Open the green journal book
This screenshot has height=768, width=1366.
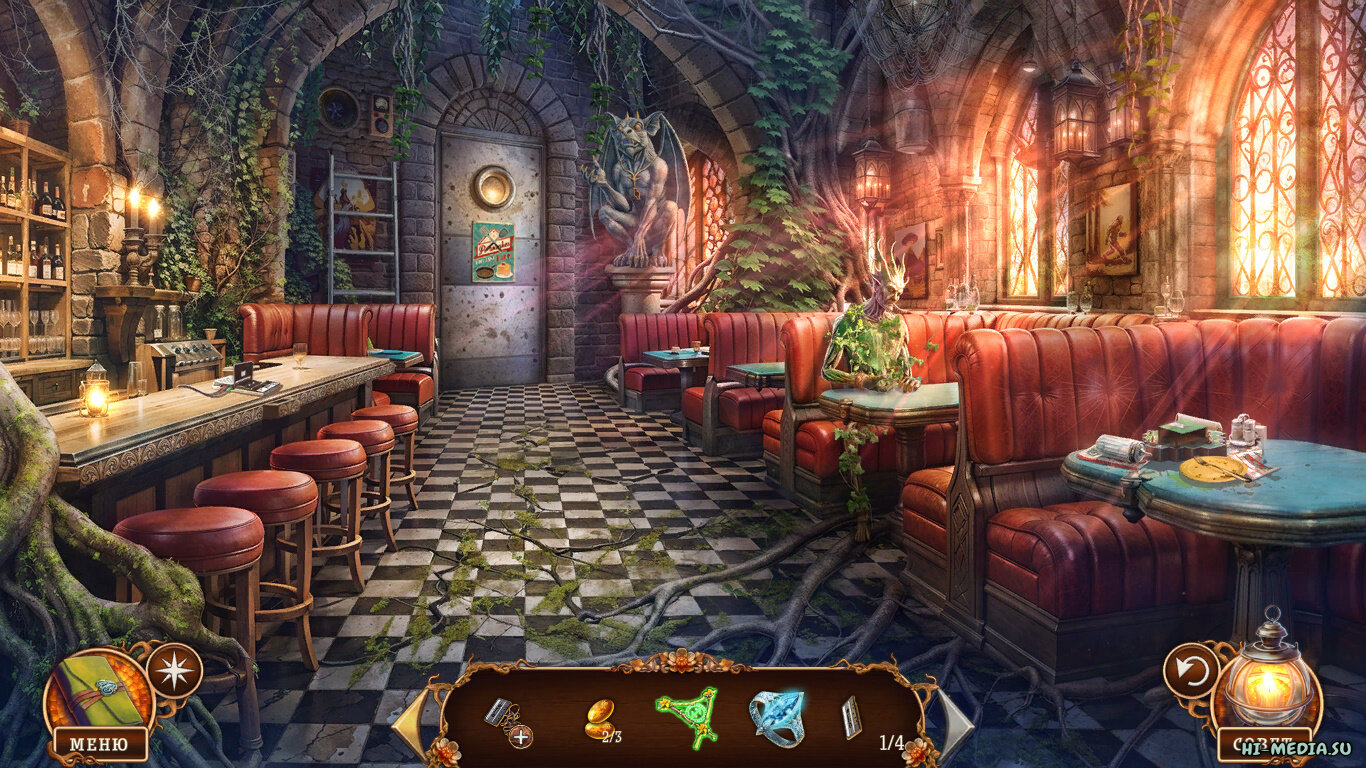click(x=98, y=690)
